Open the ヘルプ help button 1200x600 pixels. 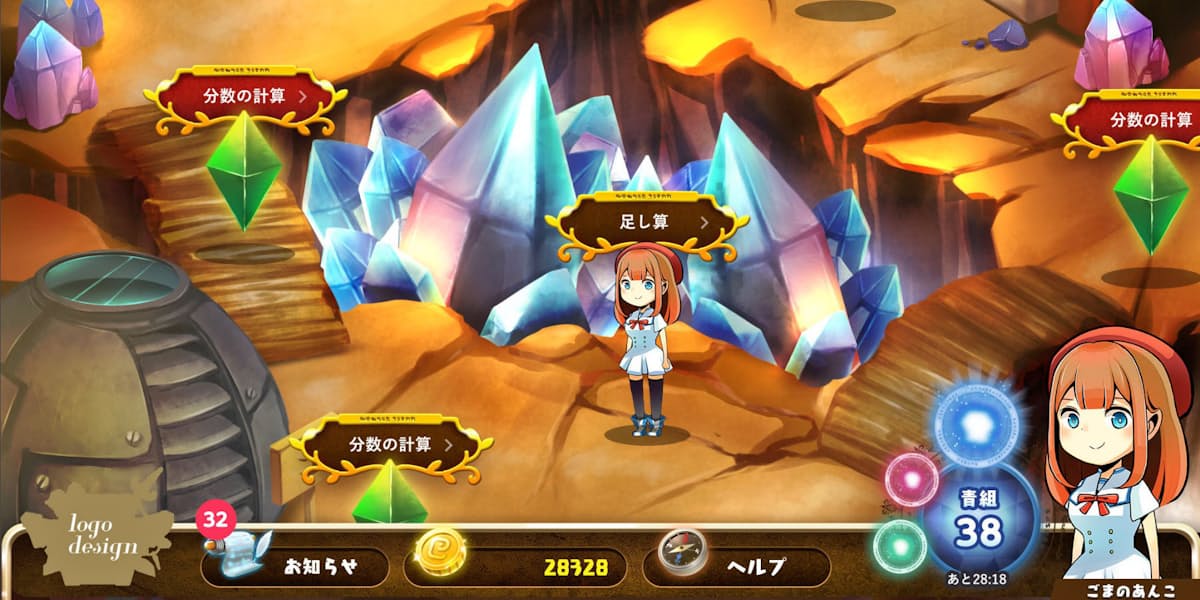[736, 567]
